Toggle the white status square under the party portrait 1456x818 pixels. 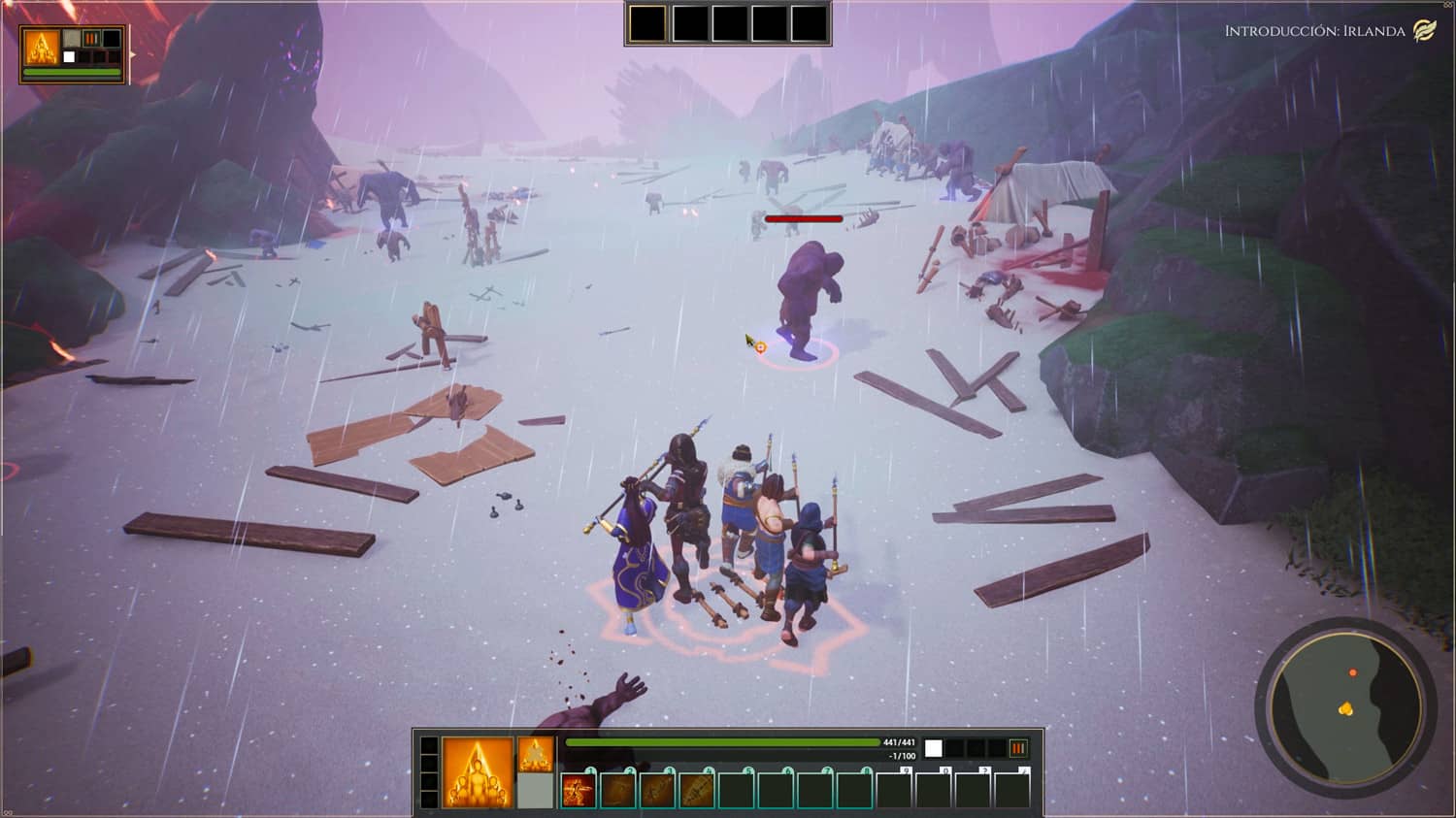[x=69, y=56]
